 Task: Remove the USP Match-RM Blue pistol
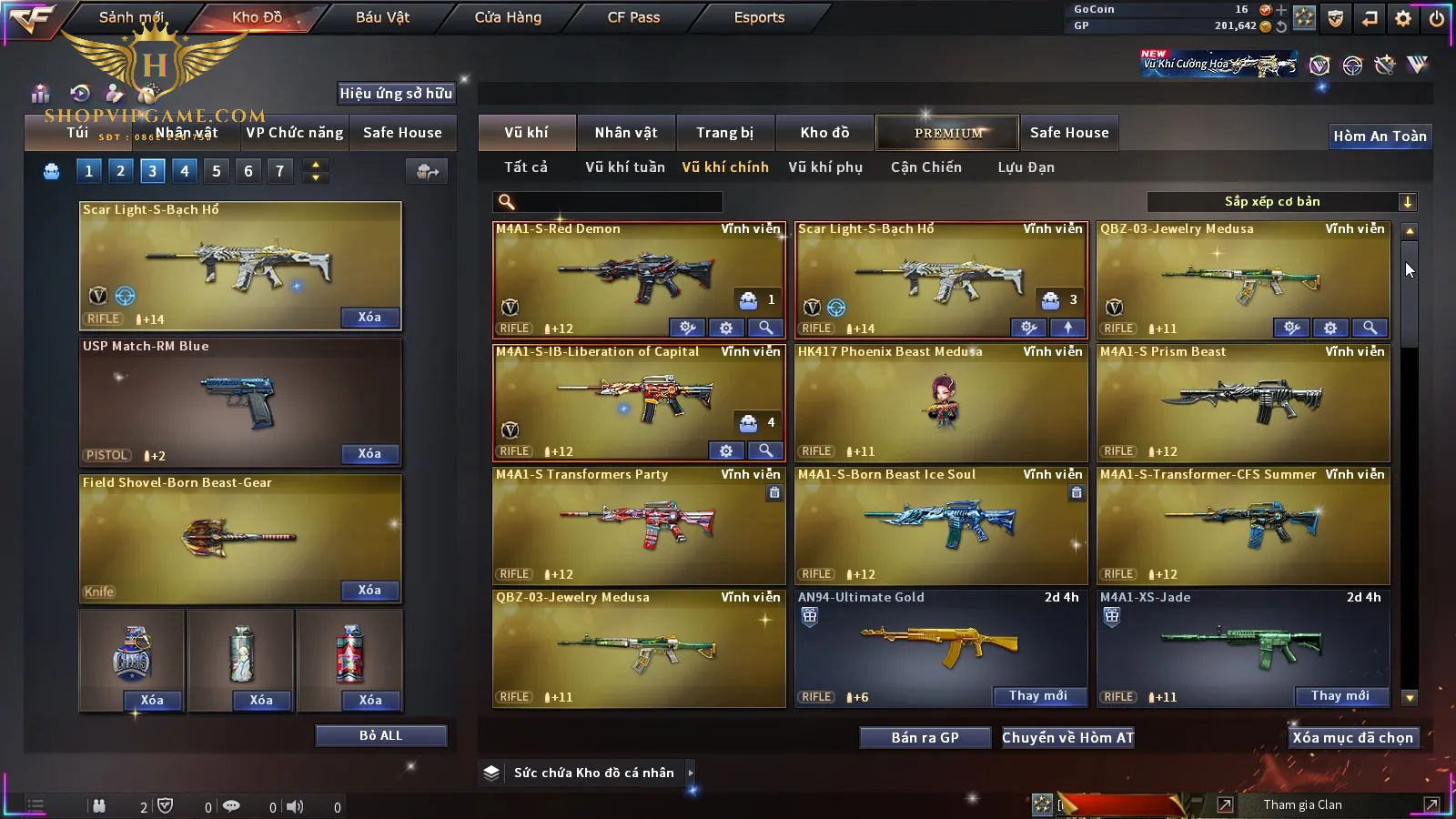point(369,453)
